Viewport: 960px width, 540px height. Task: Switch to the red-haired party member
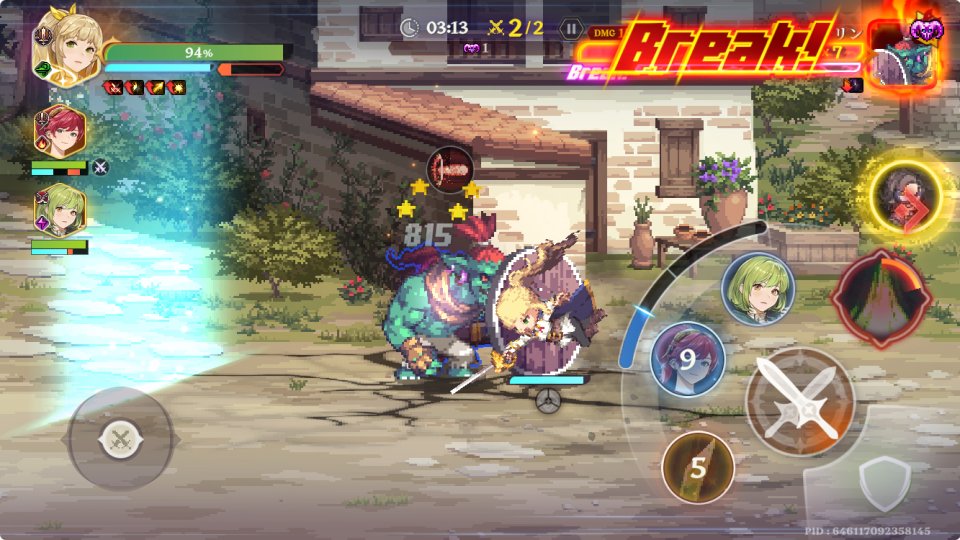(62, 131)
